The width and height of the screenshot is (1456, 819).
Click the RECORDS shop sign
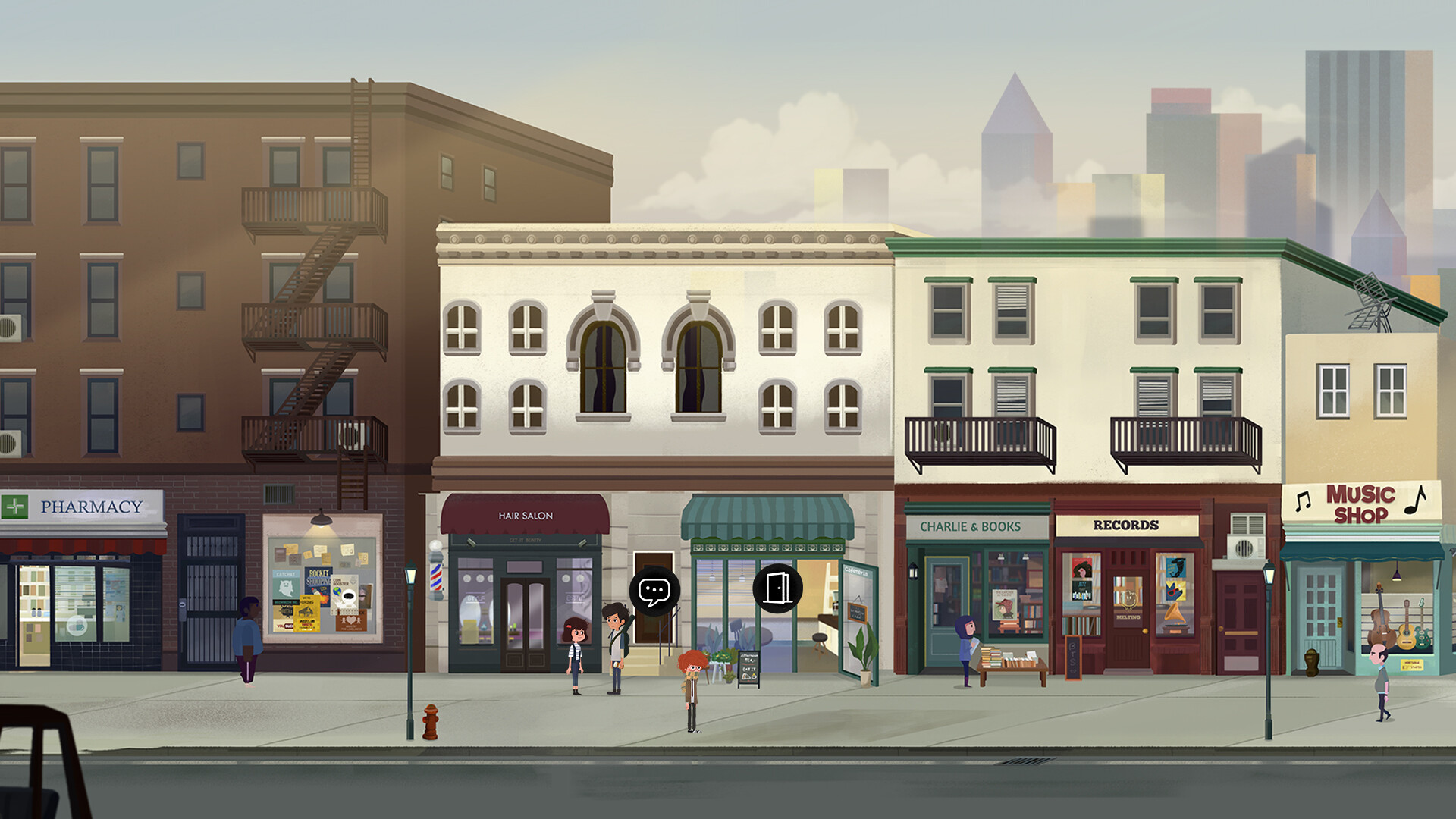(x=1125, y=523)
